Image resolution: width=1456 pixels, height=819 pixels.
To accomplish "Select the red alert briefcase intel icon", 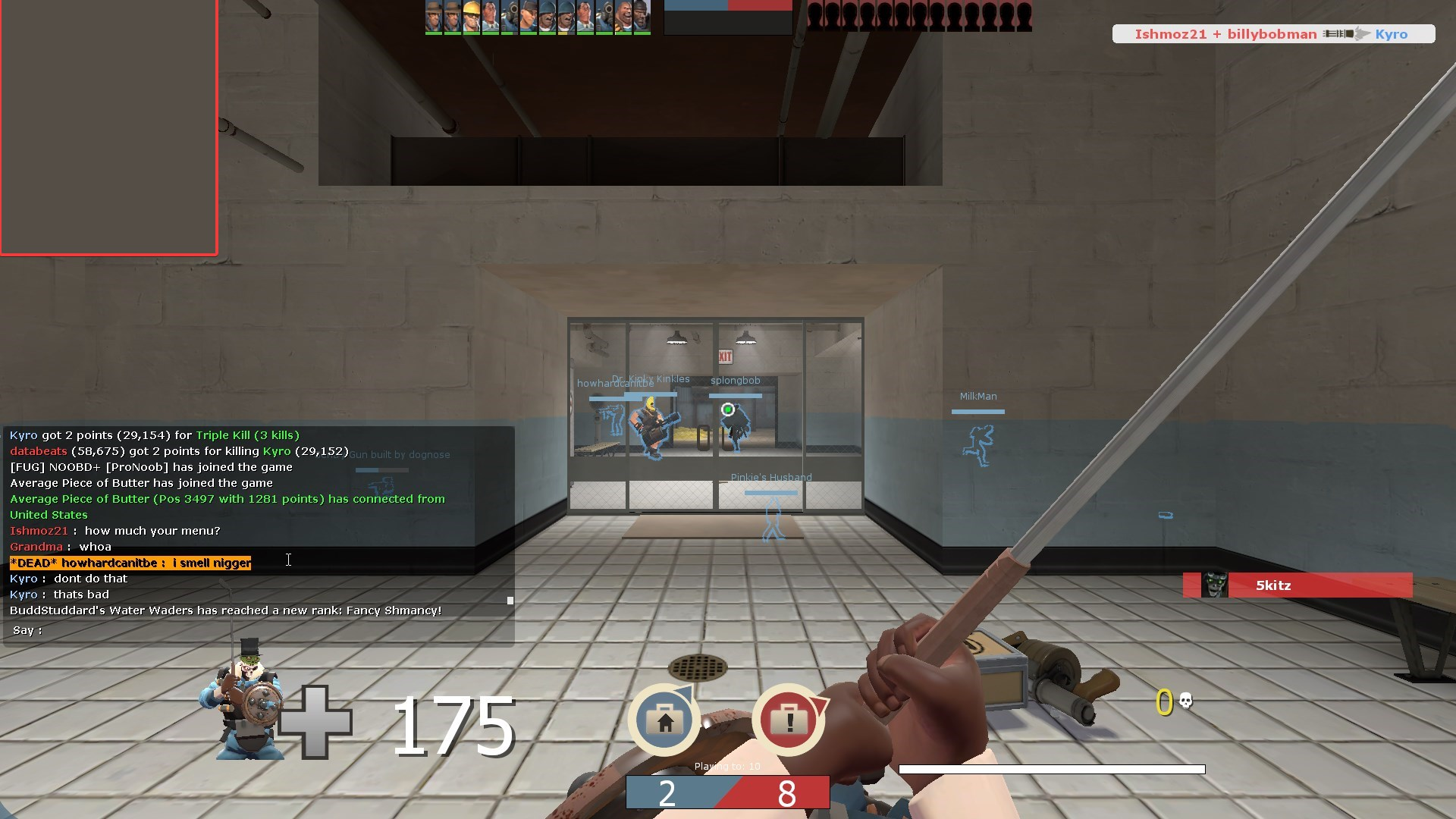I will (x=789, y=720).
